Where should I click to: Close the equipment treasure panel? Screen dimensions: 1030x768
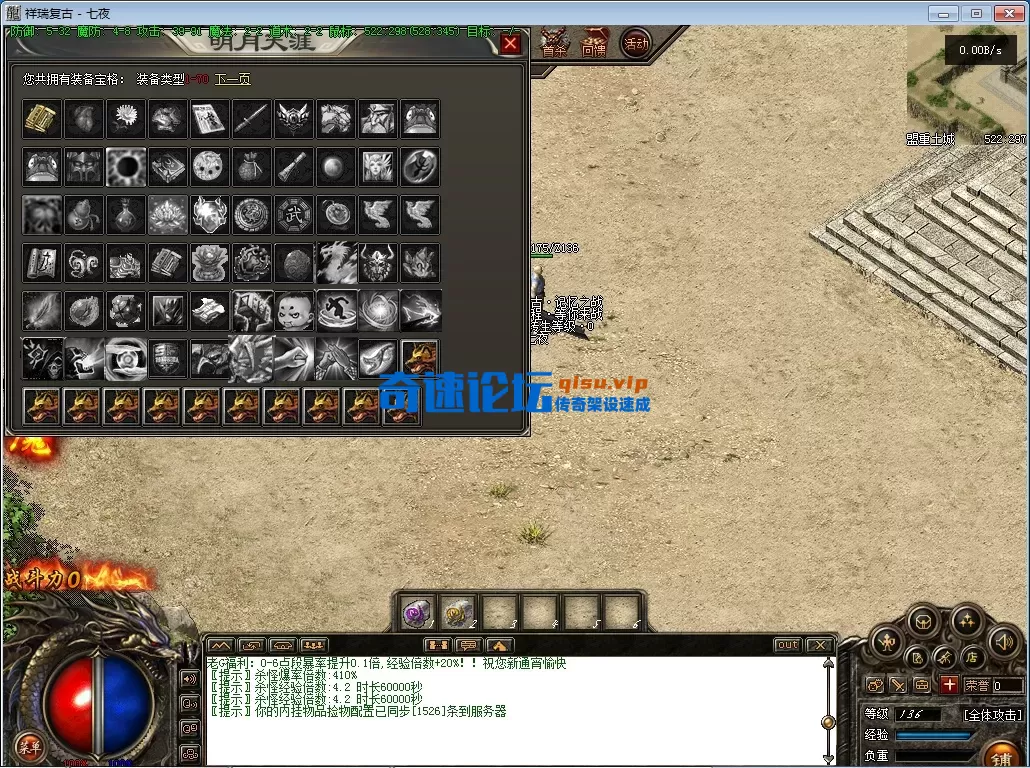coord(510,44)
